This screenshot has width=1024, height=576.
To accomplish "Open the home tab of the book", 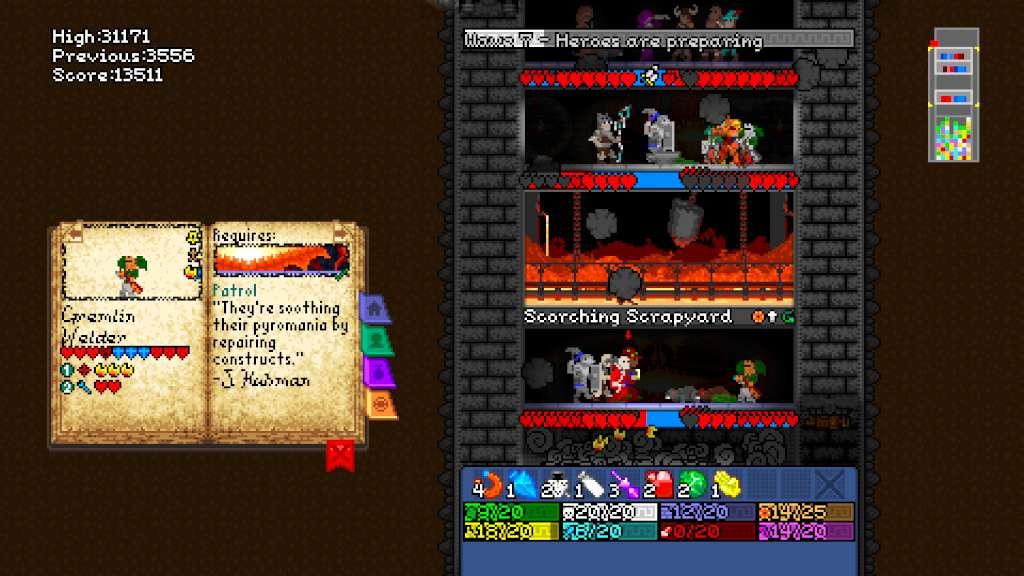I will click(x=373, y=308).
